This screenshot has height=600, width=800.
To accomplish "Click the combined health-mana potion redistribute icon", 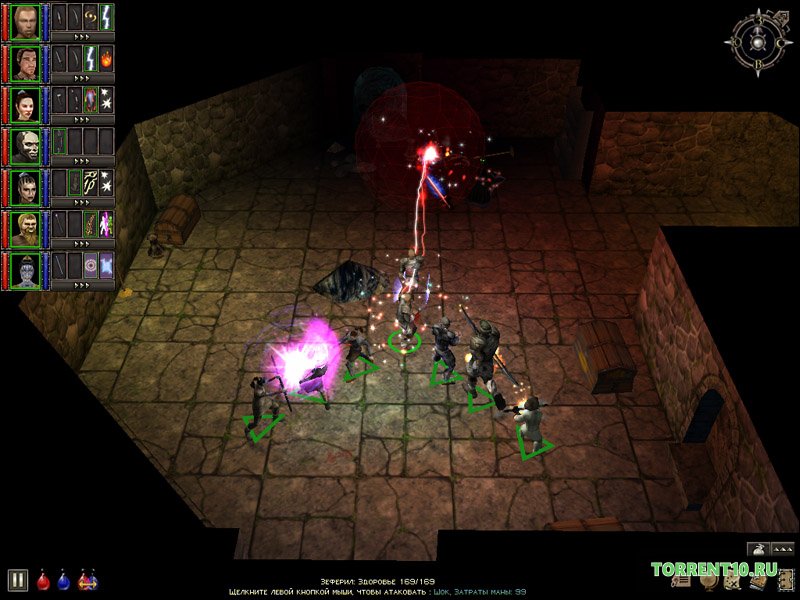I will (87, 579).
